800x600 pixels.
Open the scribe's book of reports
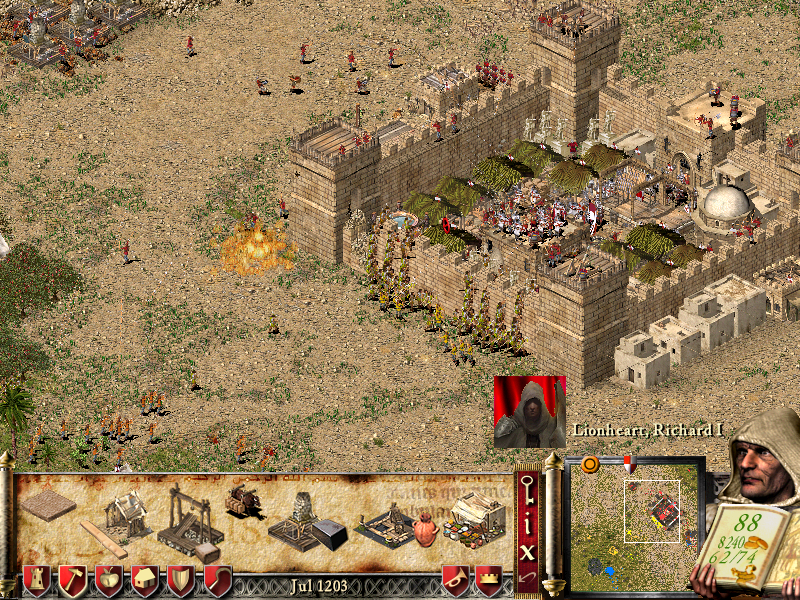pos(749,546)
